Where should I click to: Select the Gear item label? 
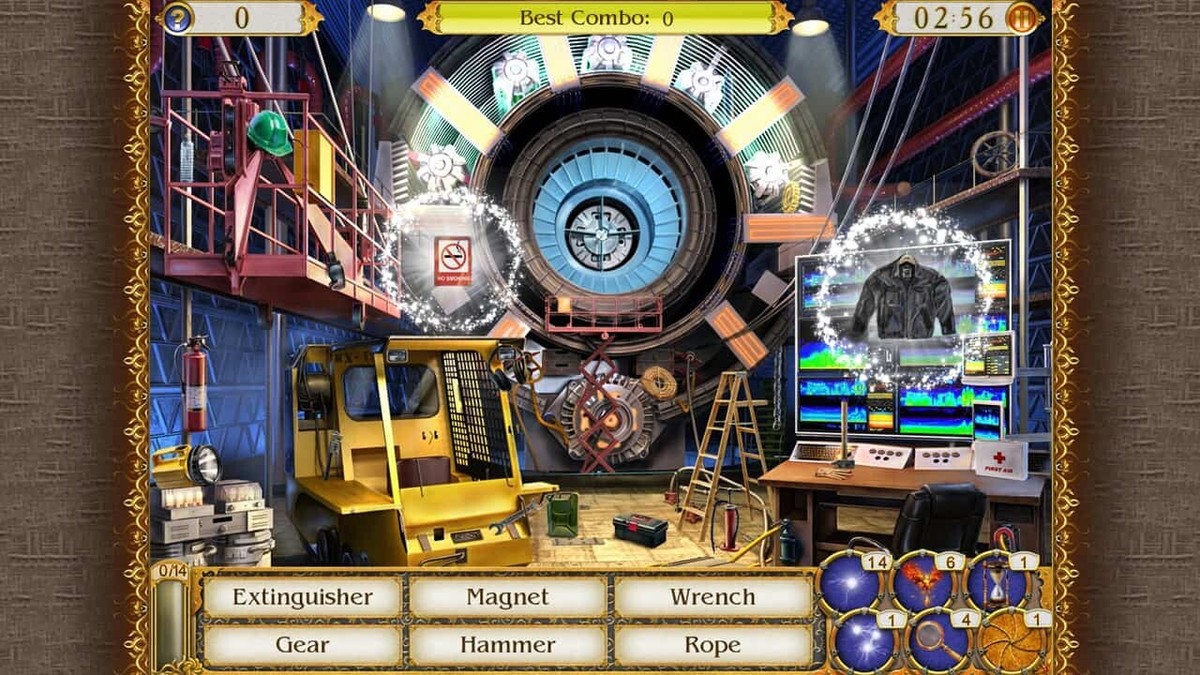pyautogui.click(x=302, y=645)
